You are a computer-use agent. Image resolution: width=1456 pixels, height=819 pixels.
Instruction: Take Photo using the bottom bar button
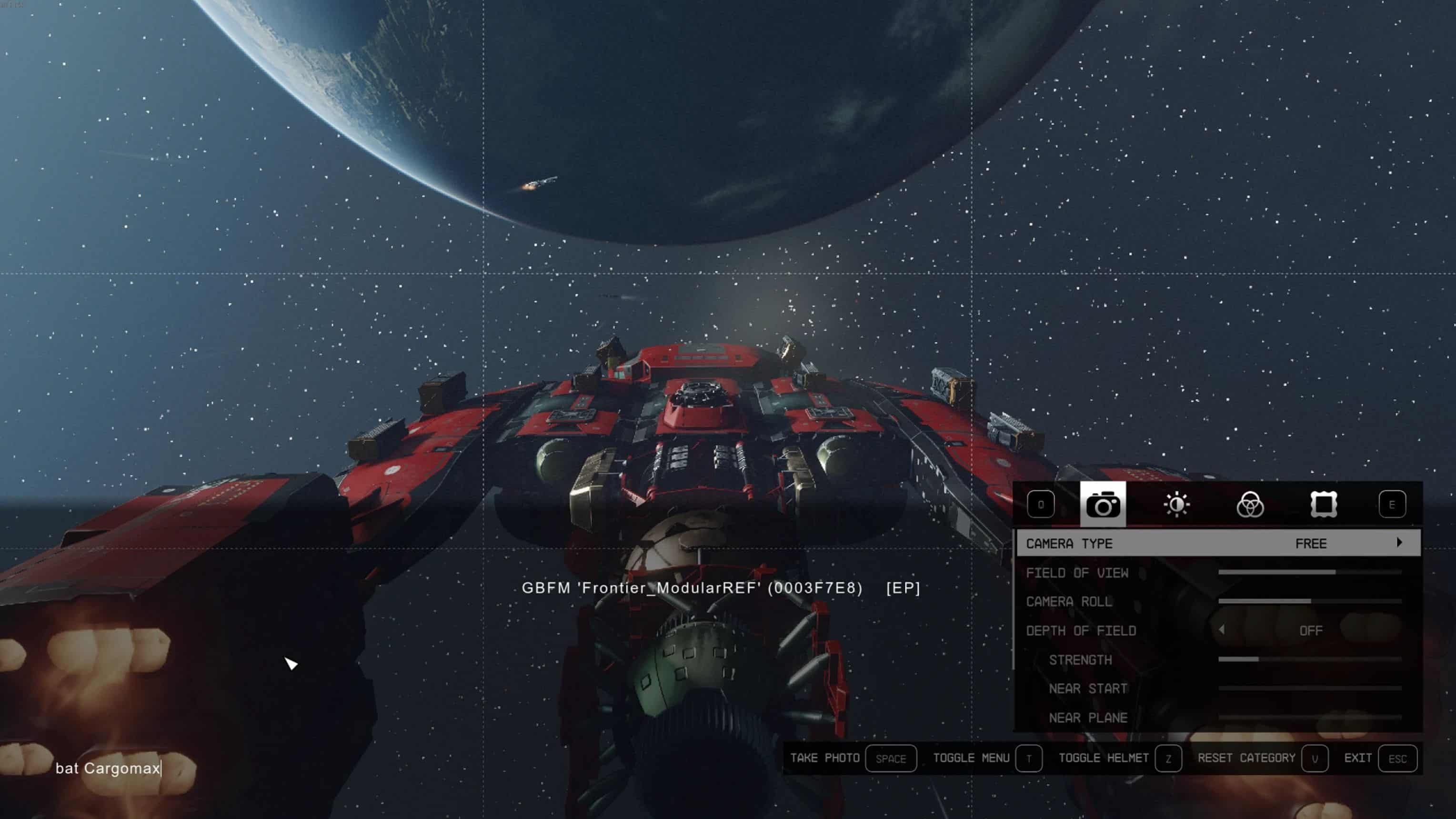coord(890,758)
